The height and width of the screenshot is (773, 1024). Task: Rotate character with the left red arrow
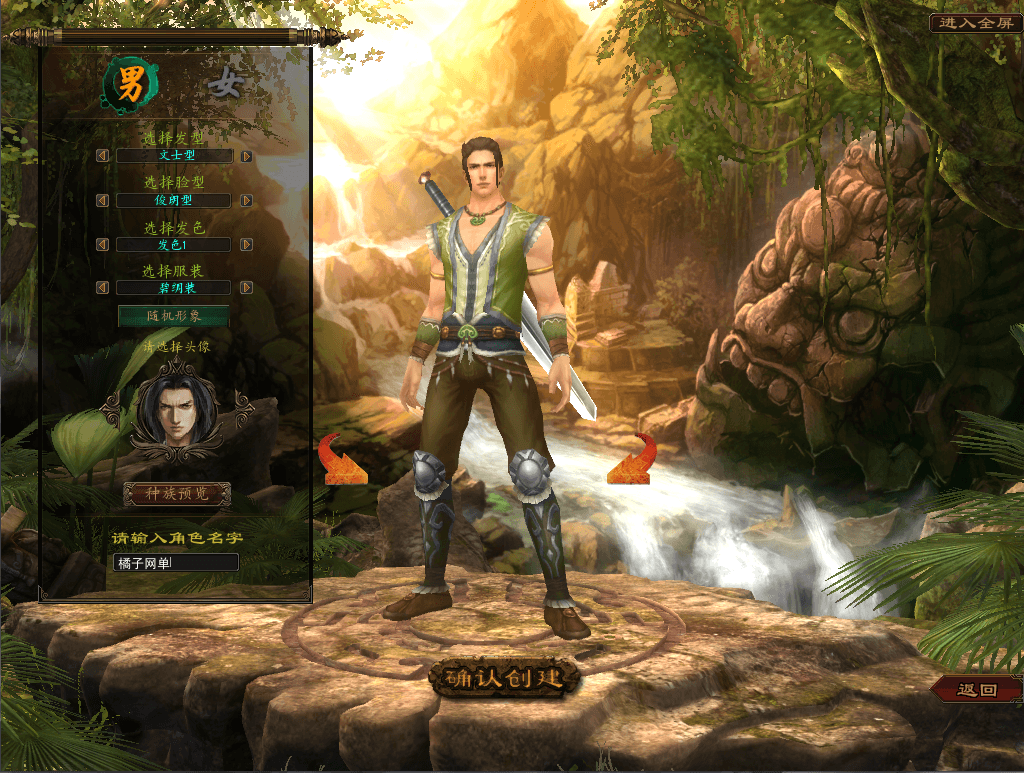point(341,461)
